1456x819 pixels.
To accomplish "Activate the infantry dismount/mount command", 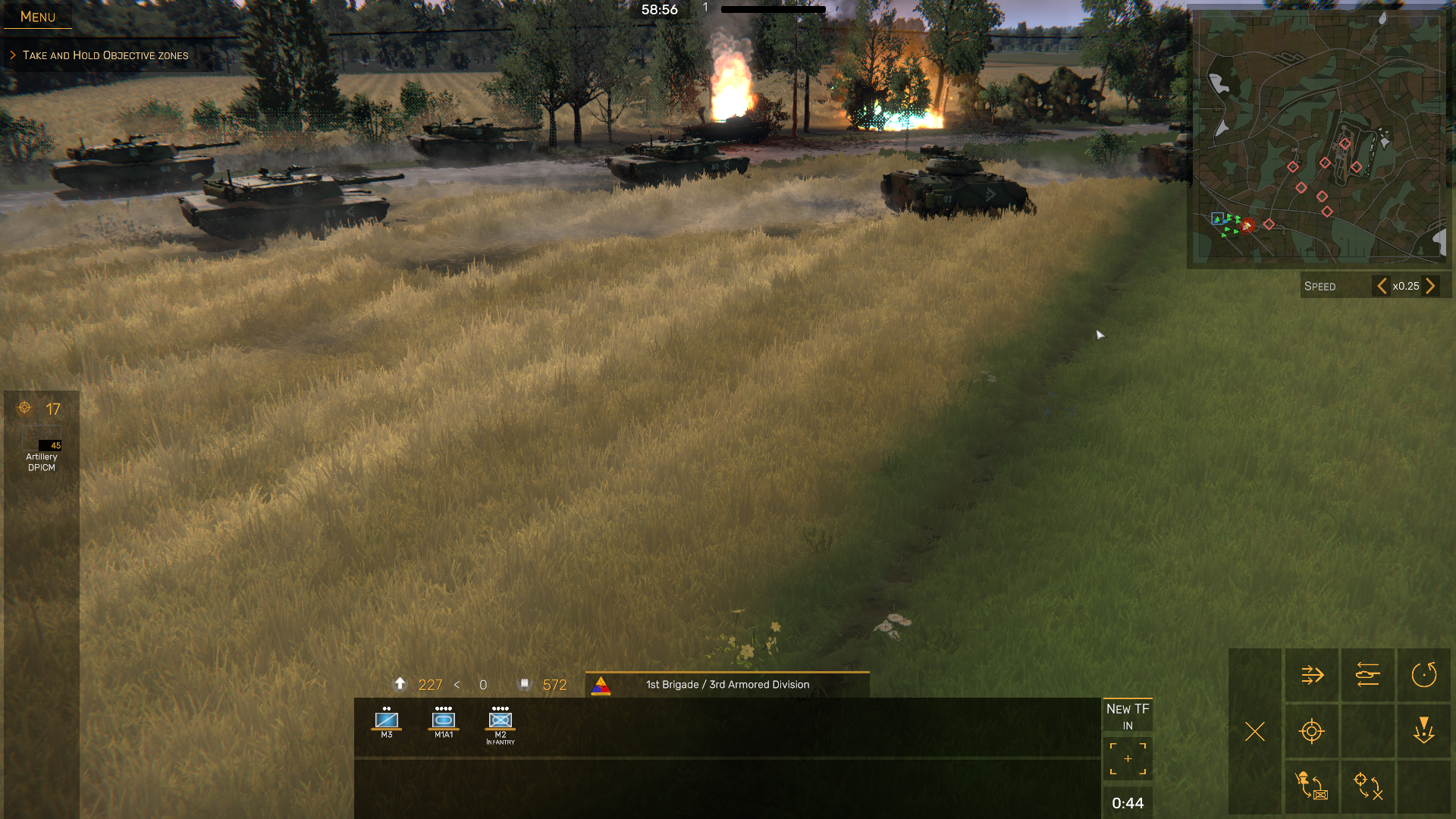I will [1312, 786].
